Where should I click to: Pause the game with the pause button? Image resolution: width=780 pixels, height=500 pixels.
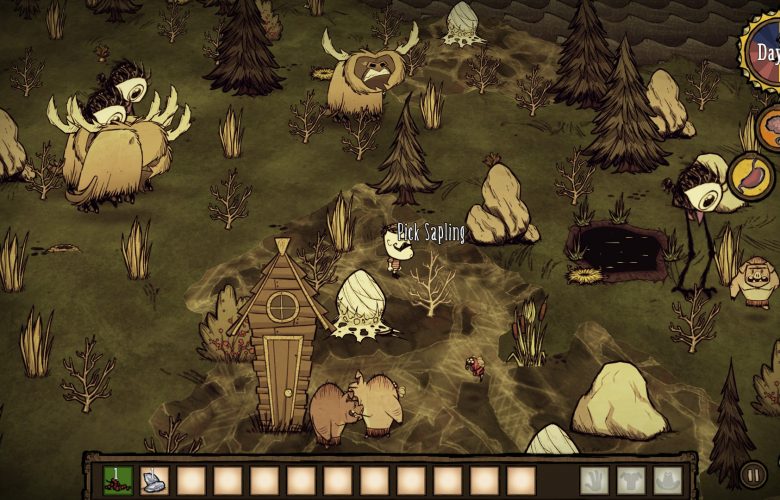click(752, 473)
